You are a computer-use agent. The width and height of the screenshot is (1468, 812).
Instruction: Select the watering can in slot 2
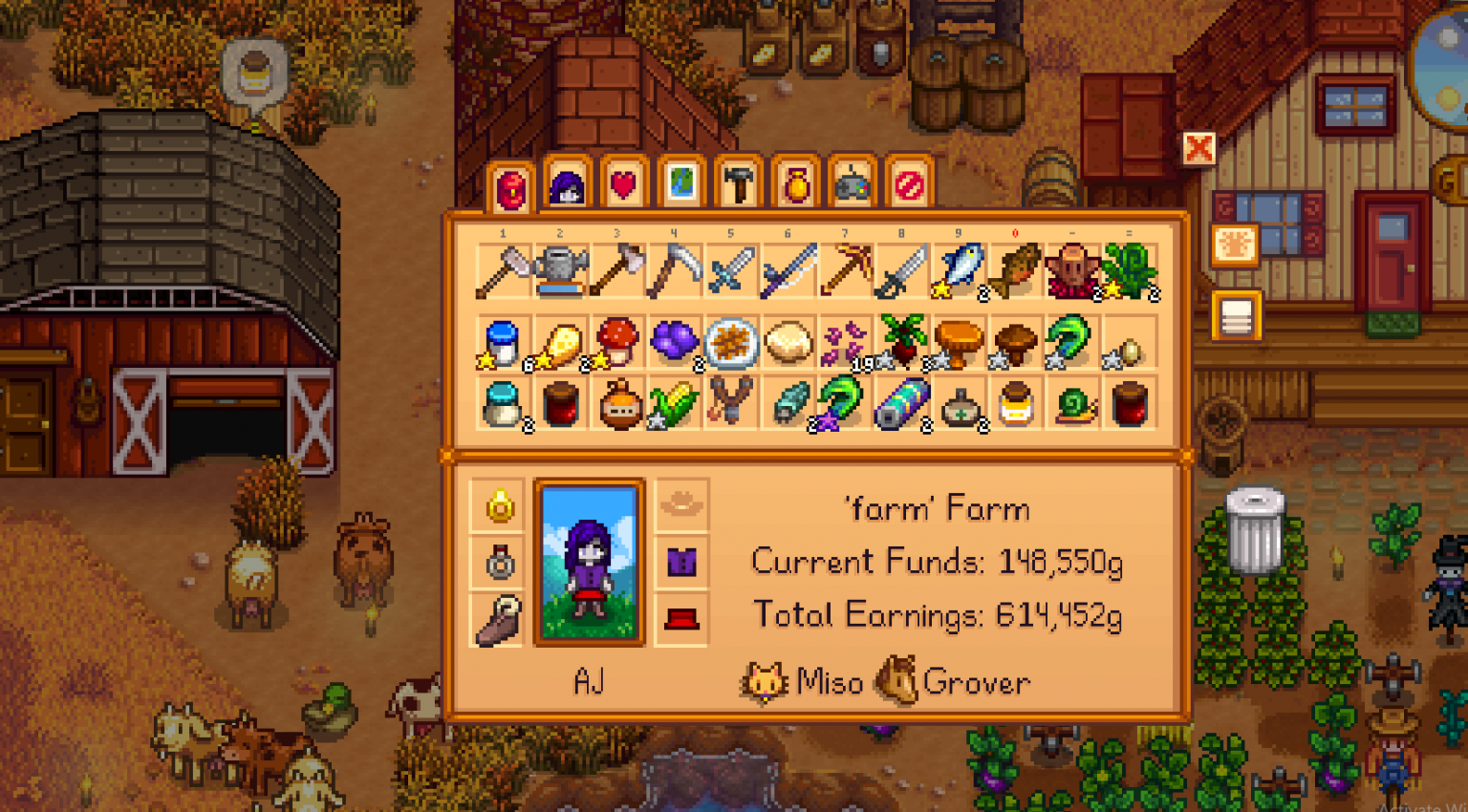pos(561,270)
